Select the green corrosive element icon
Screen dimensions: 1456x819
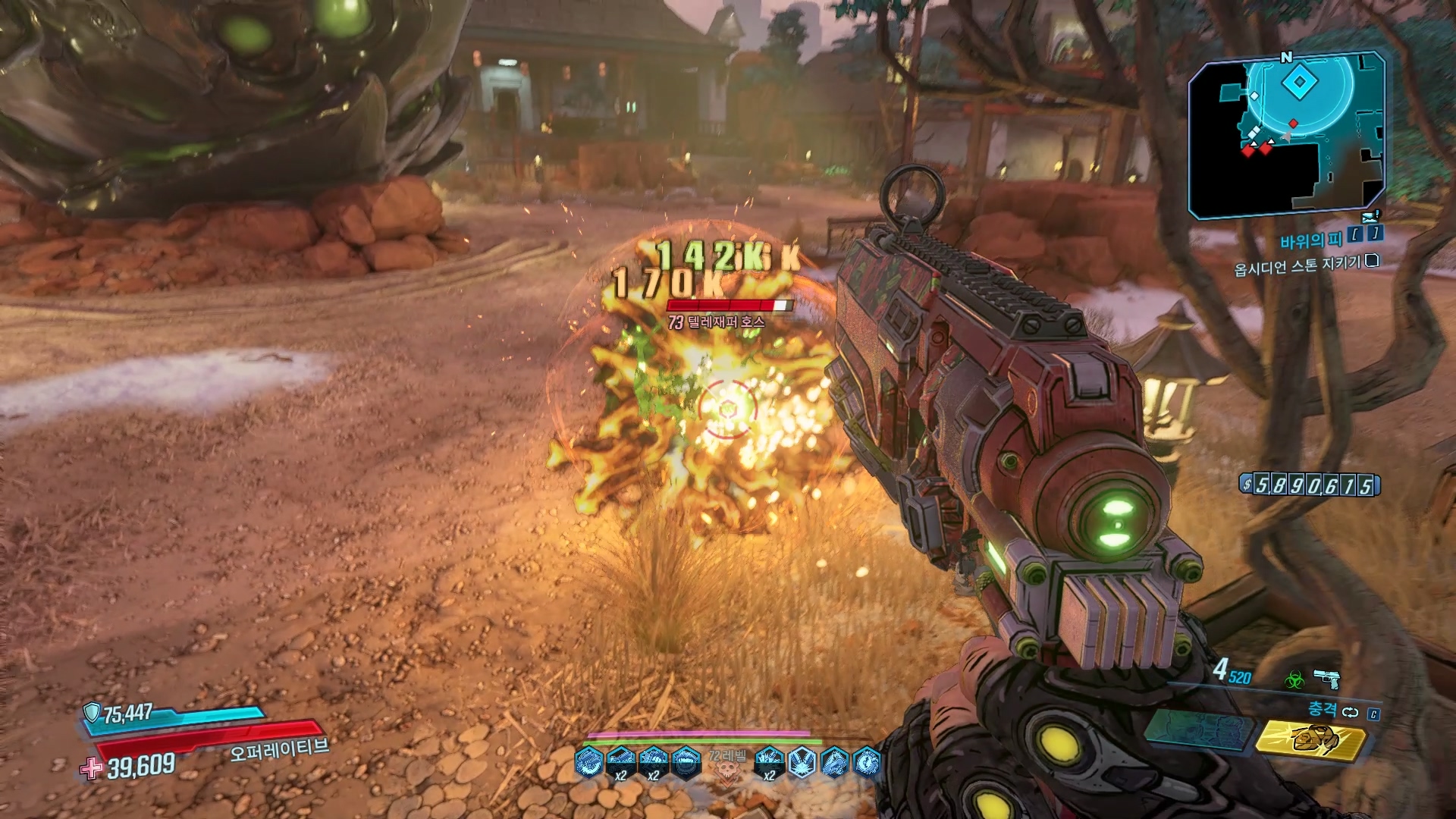tap(1294, 680)
